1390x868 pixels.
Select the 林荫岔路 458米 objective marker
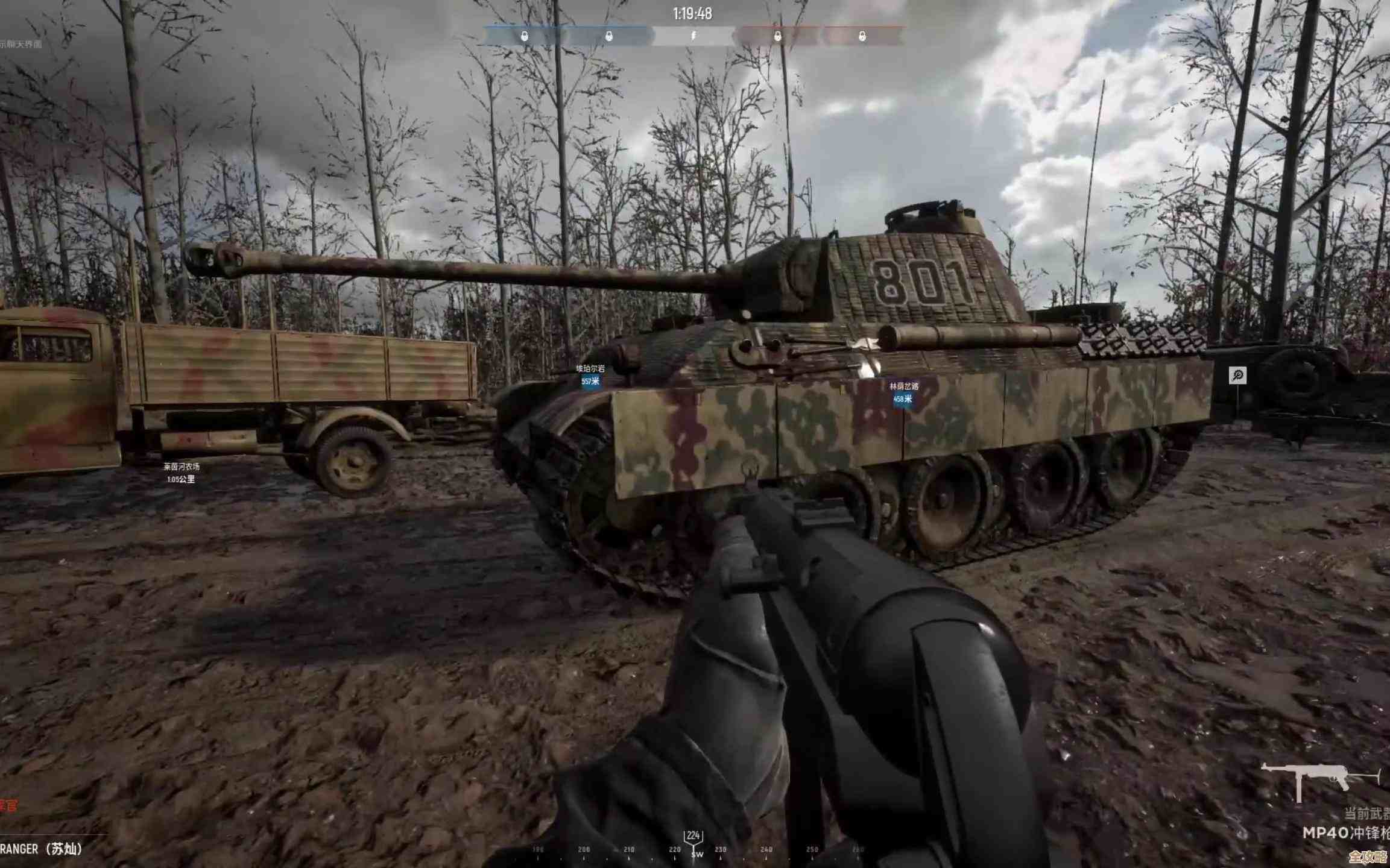coord(903,392)
